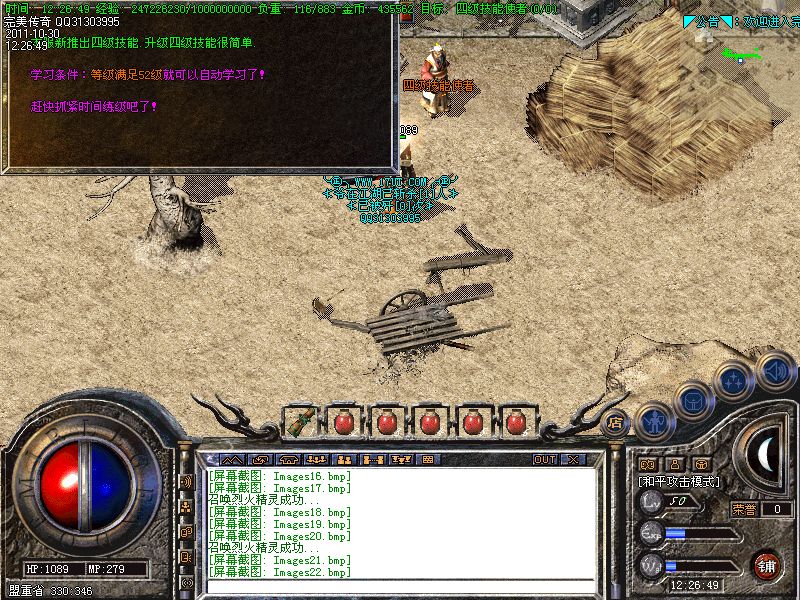Close the chat panel with X
This screenshot has width=800, height=600.
pos(573,460)
